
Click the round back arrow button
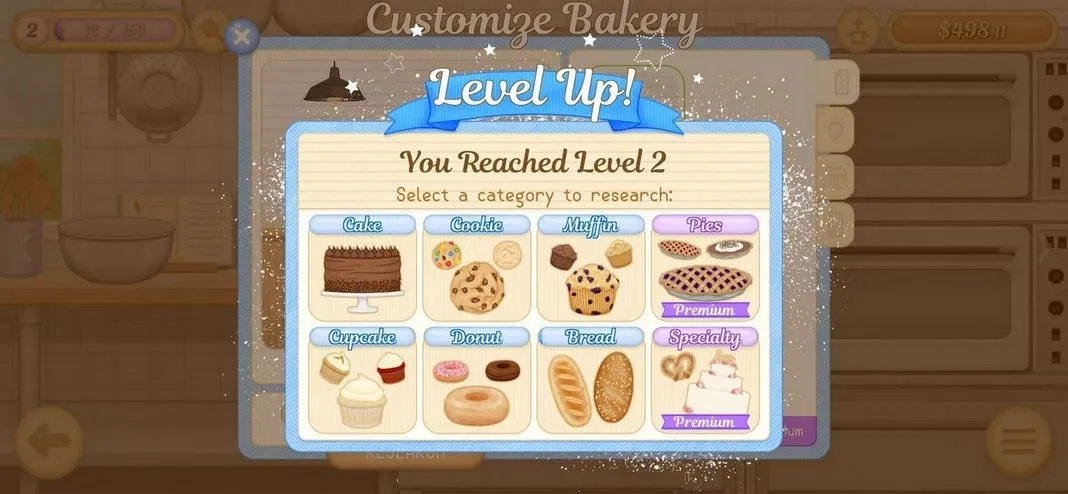pos(49,441)
